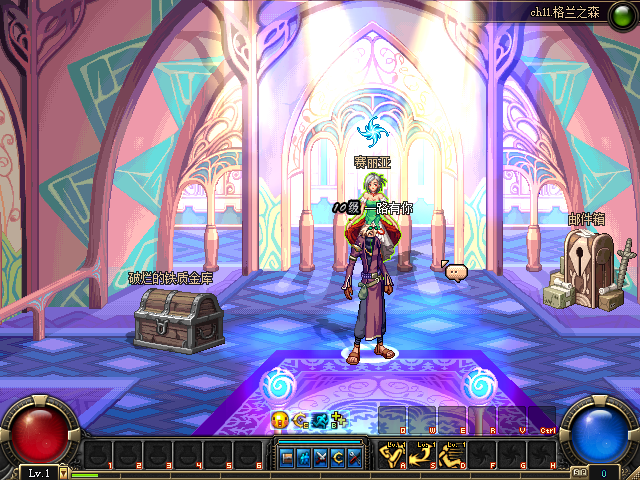Click the green plus signs icon
640x480 pixels.
tap(340, 420)
